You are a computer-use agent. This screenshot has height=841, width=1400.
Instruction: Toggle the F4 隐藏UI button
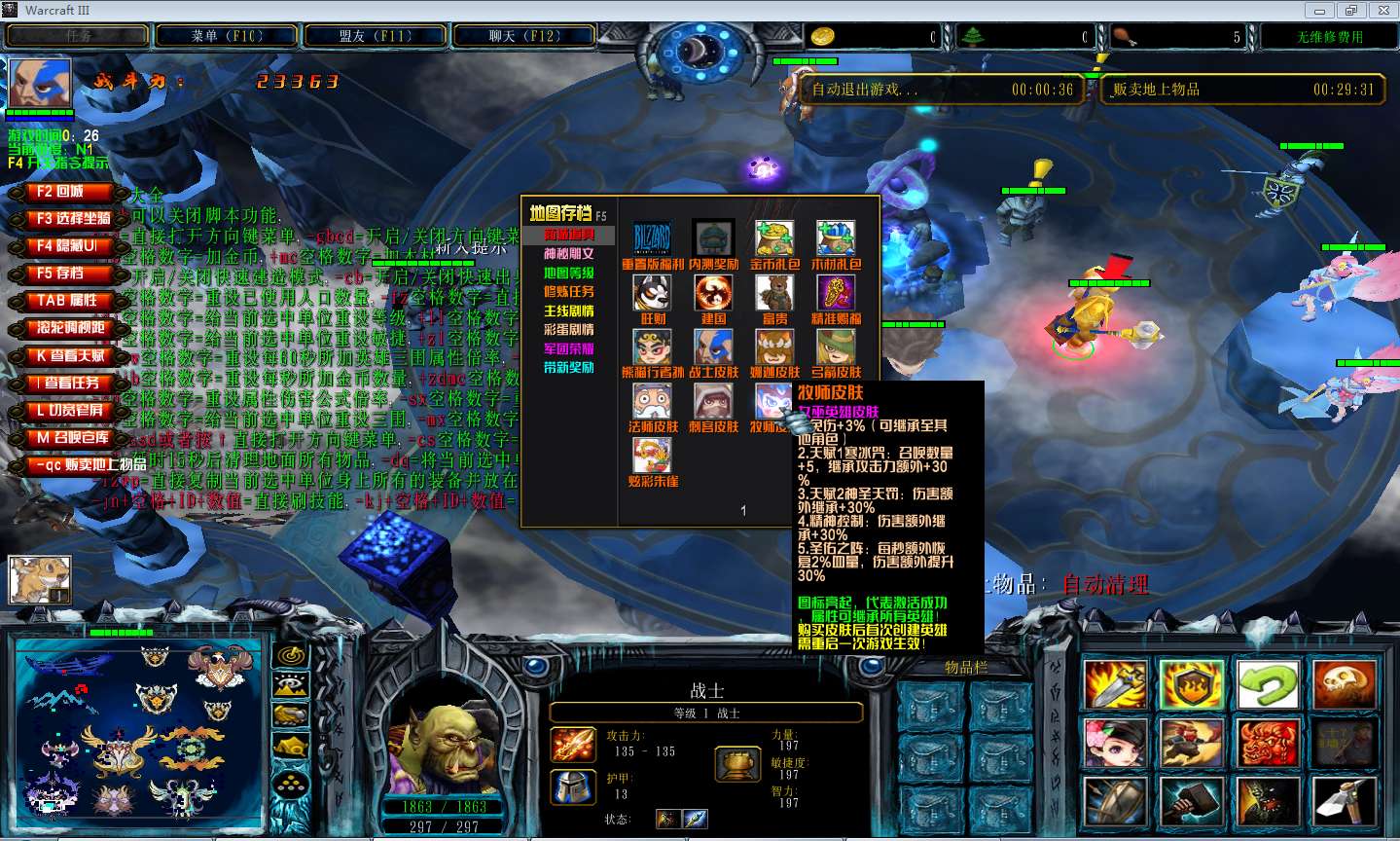pyautogui.click(x=64, y=246)
